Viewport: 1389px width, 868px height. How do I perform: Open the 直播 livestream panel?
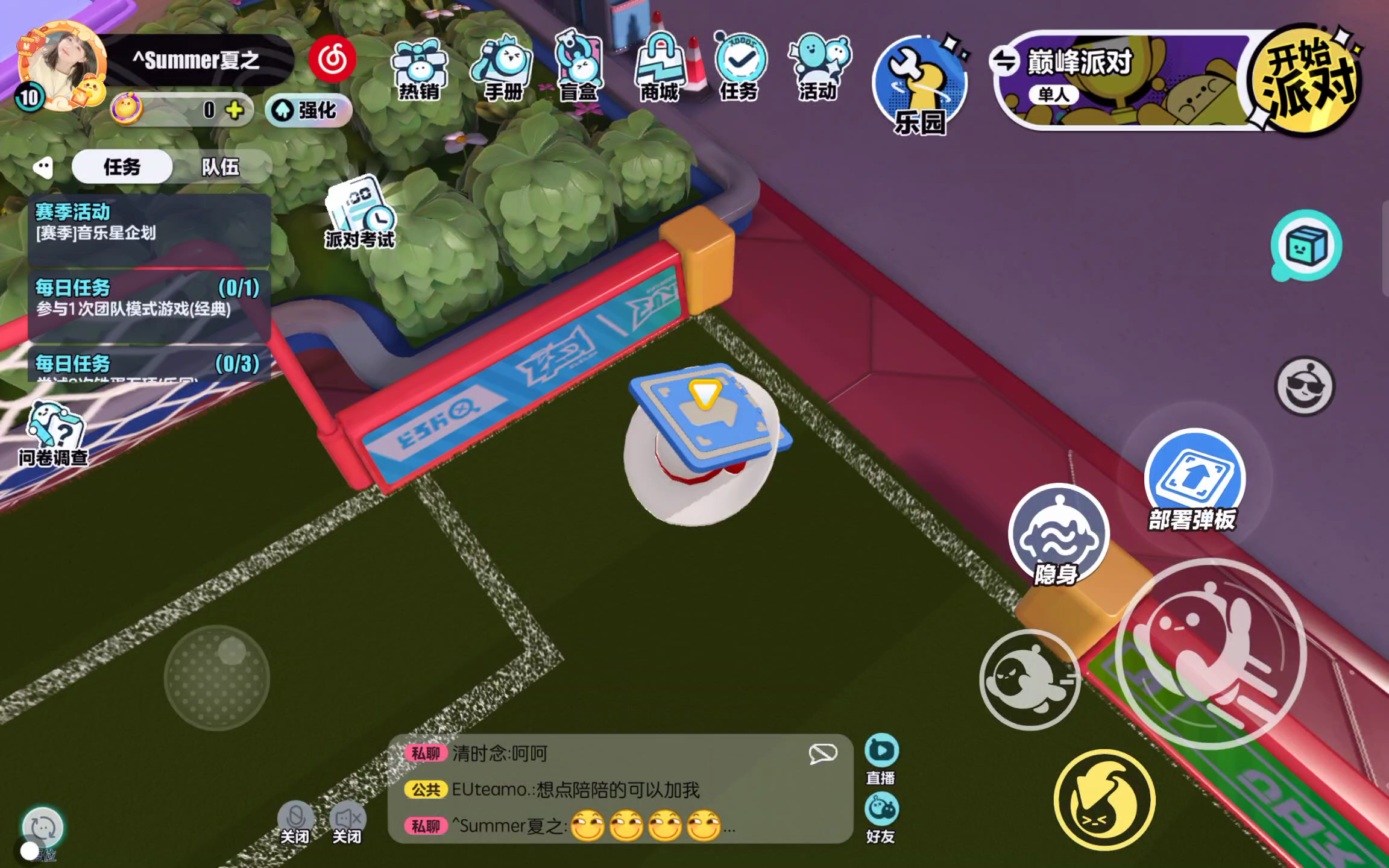pyautogui.click(x=881, y=758)
